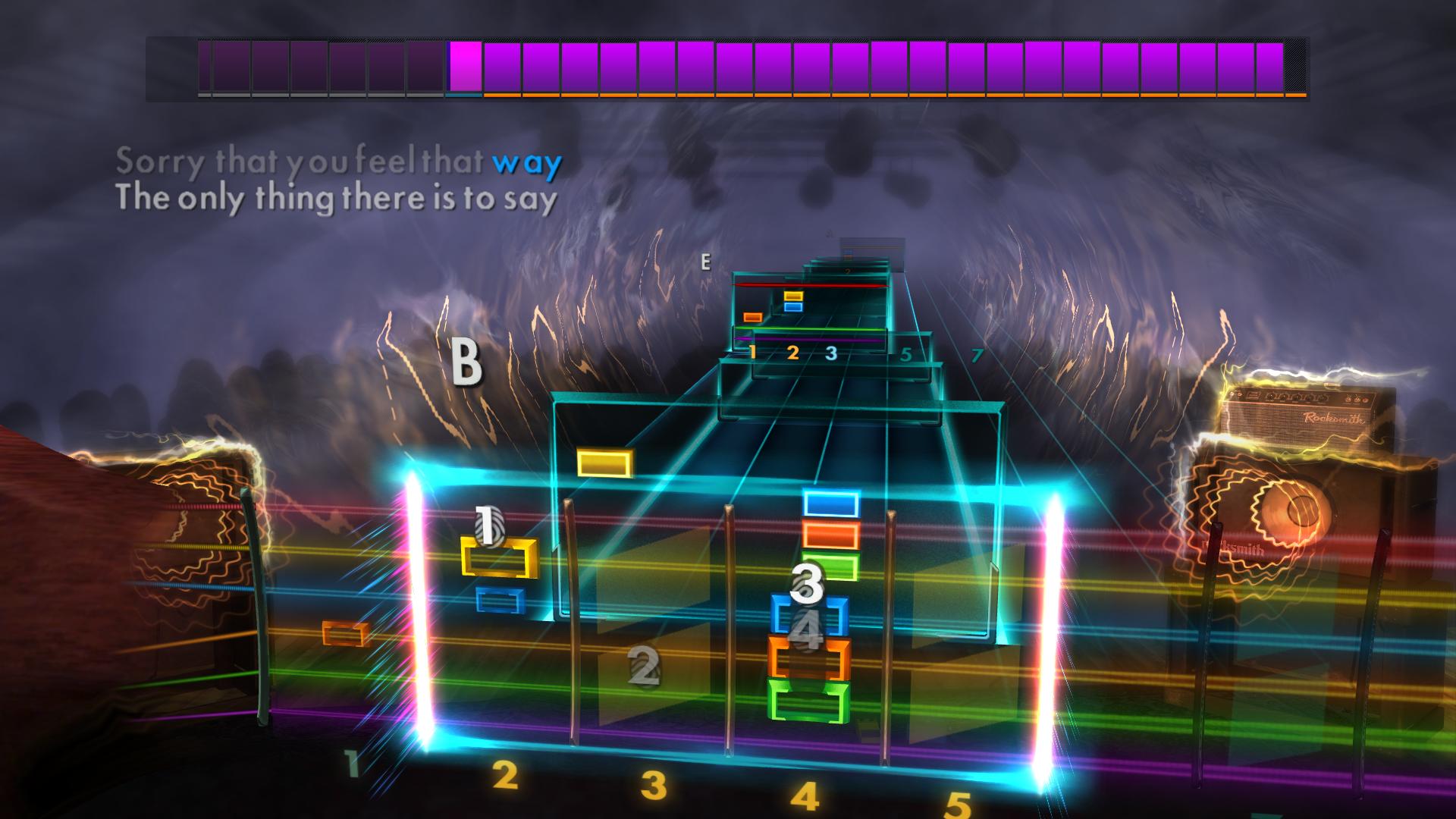Click the 3 finger number badge on the chord

806,584
